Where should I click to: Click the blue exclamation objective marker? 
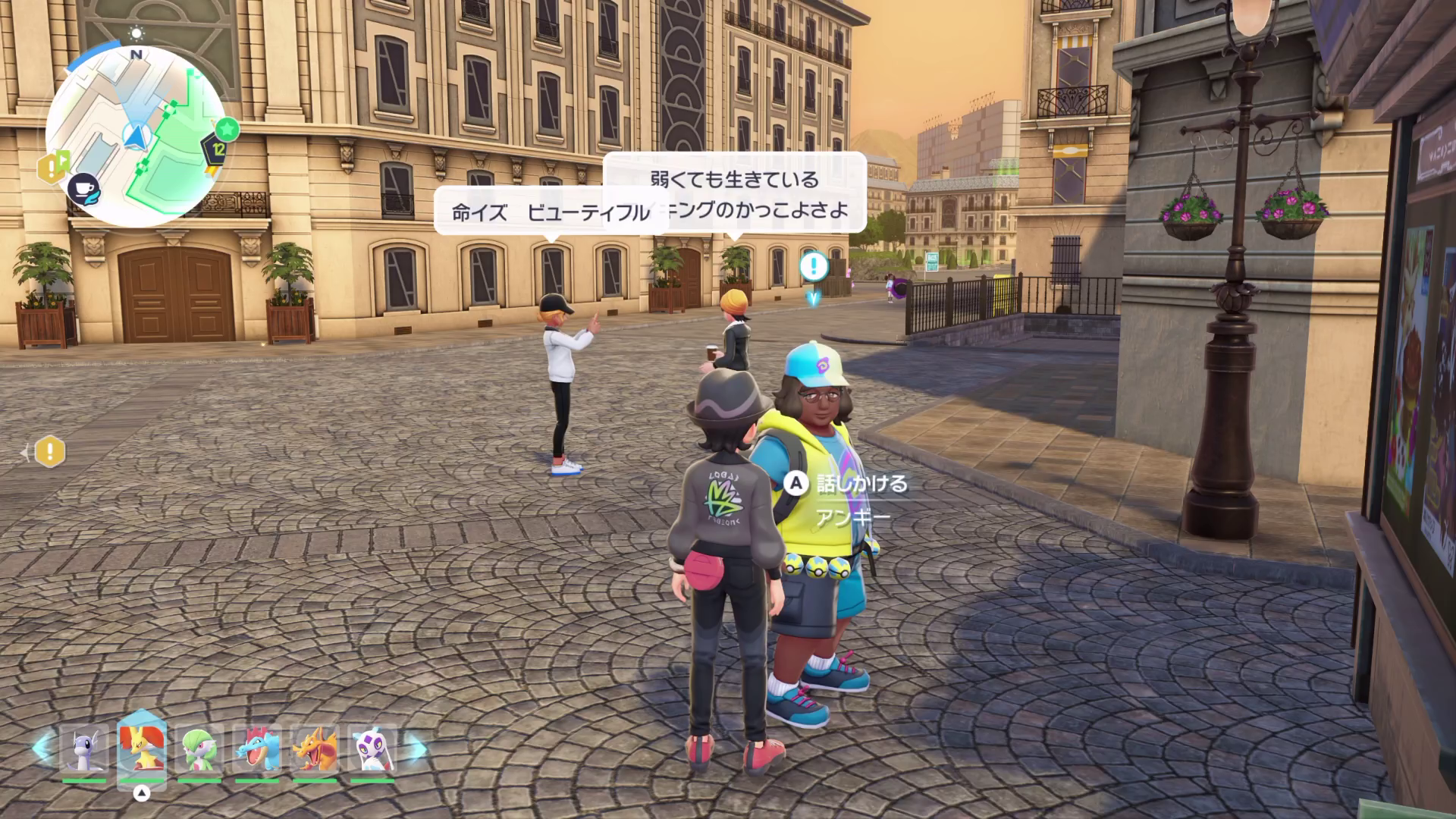(x=814, y=266)
